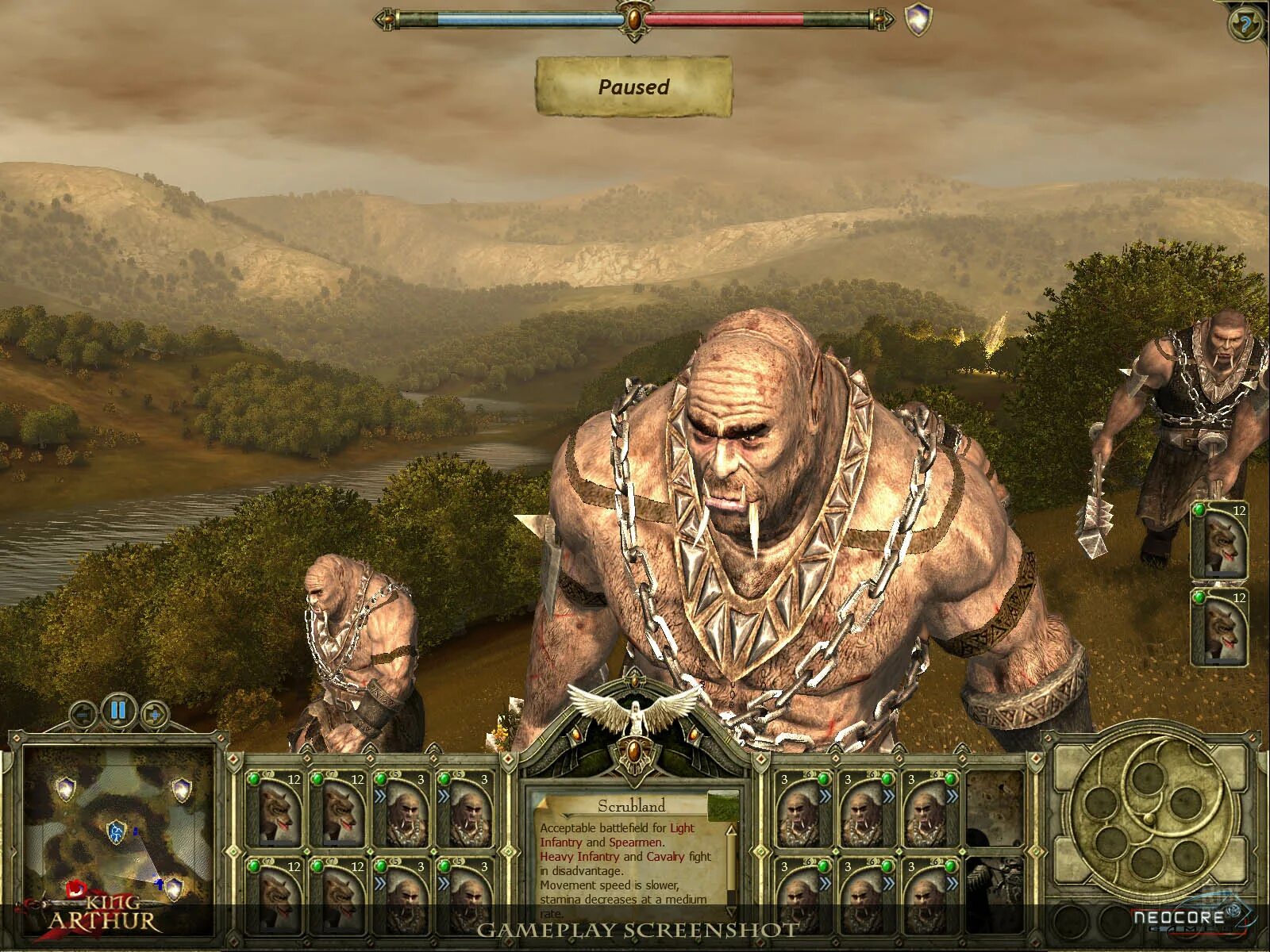Toggle the blue pause button

118,709
